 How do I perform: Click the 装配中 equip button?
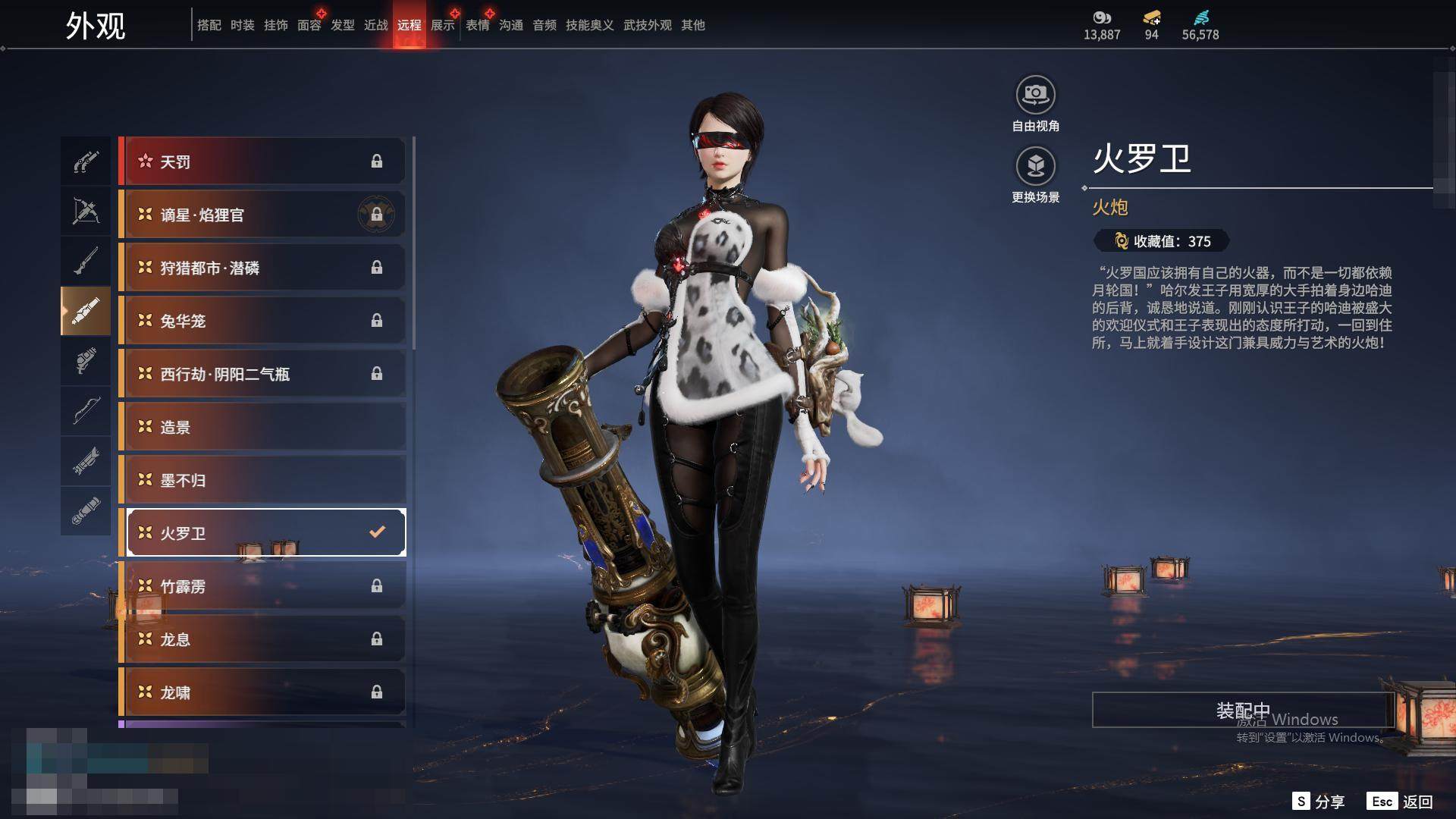click(1242, 711)
